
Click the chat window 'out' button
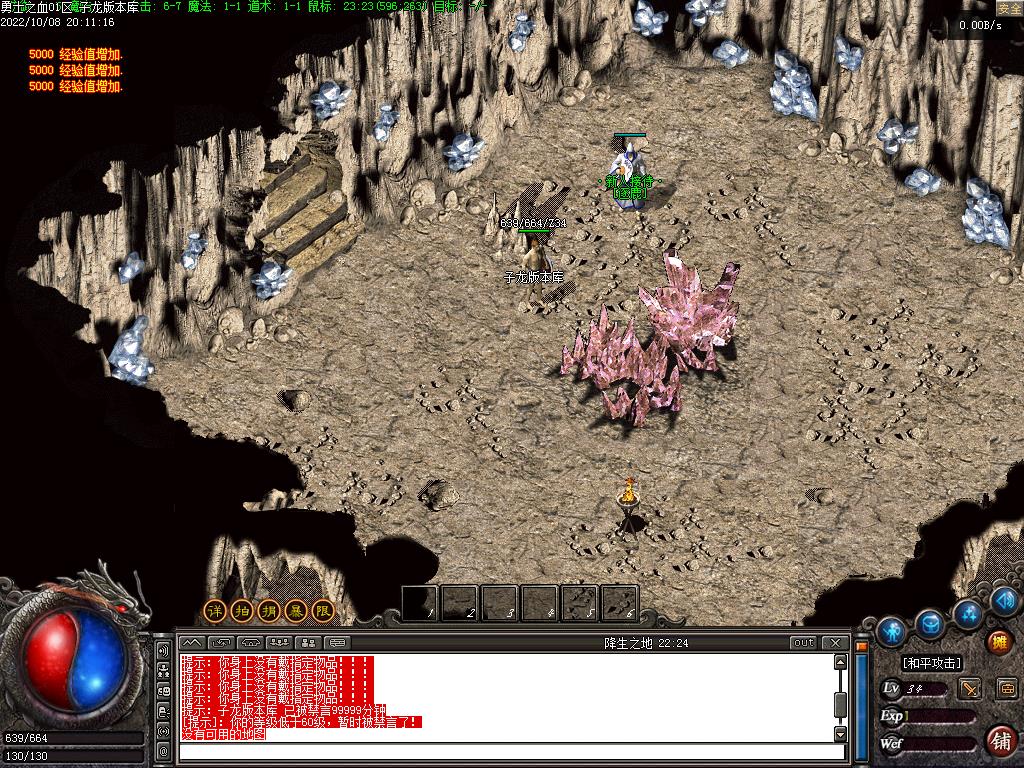tap(803, 643)
